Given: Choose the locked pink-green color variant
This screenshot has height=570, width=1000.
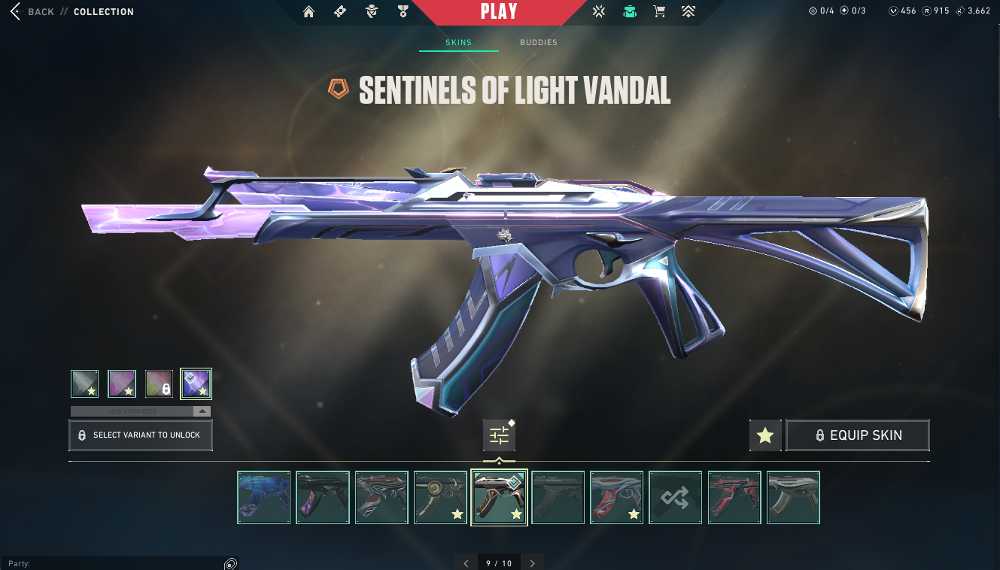Looking at the screenshot, I should point(159,384).
